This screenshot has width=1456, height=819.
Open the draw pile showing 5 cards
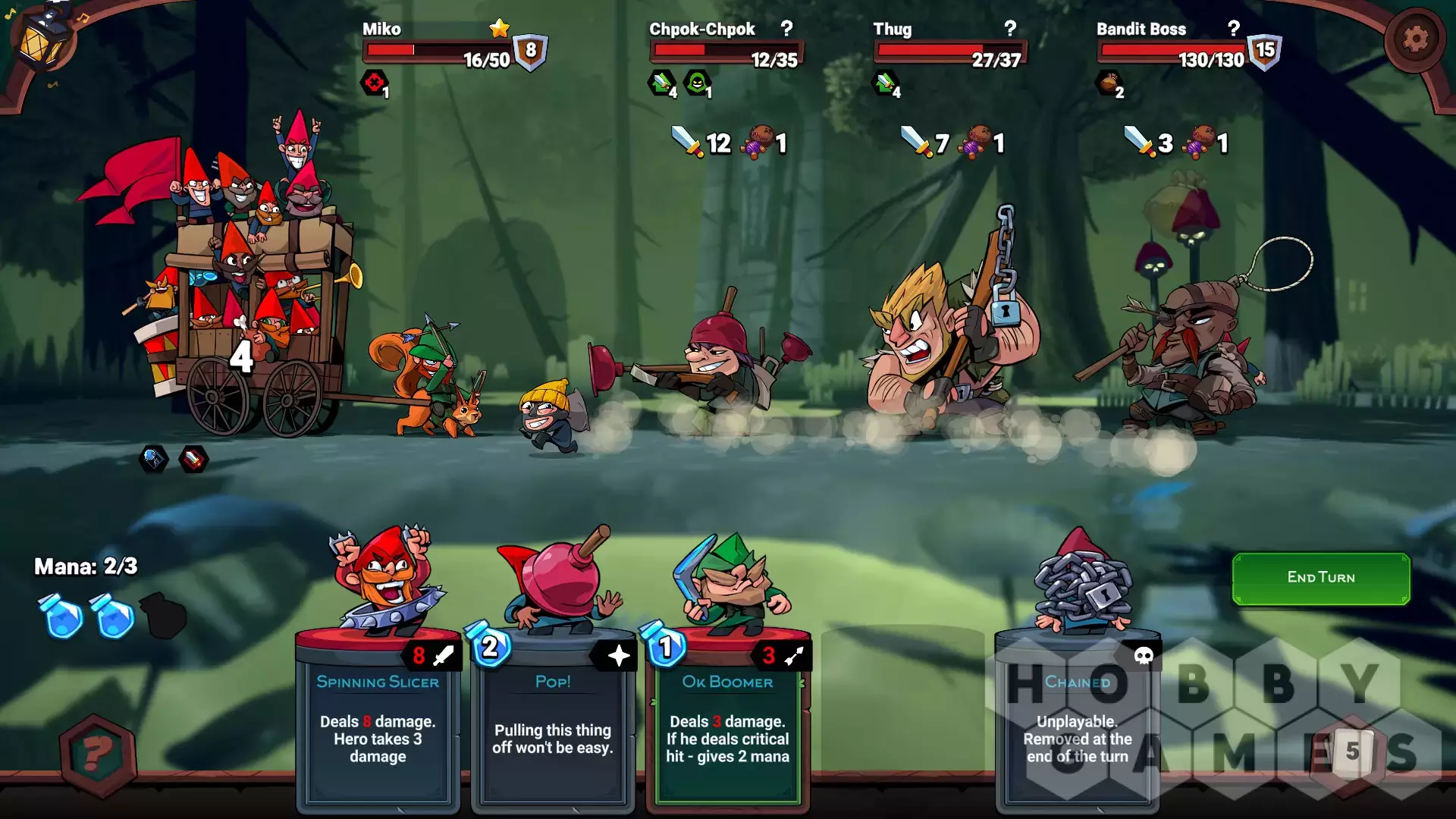(x=1352, y=751)
